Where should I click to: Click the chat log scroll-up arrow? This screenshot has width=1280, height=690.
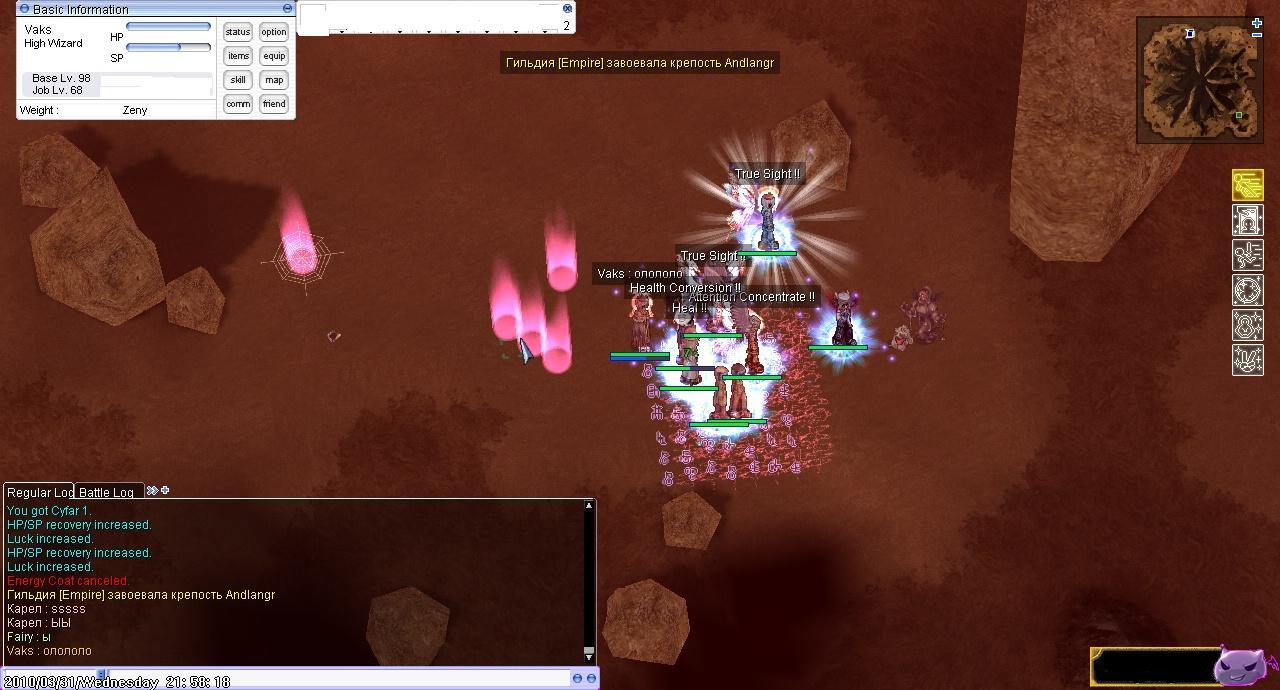[589, 506]
